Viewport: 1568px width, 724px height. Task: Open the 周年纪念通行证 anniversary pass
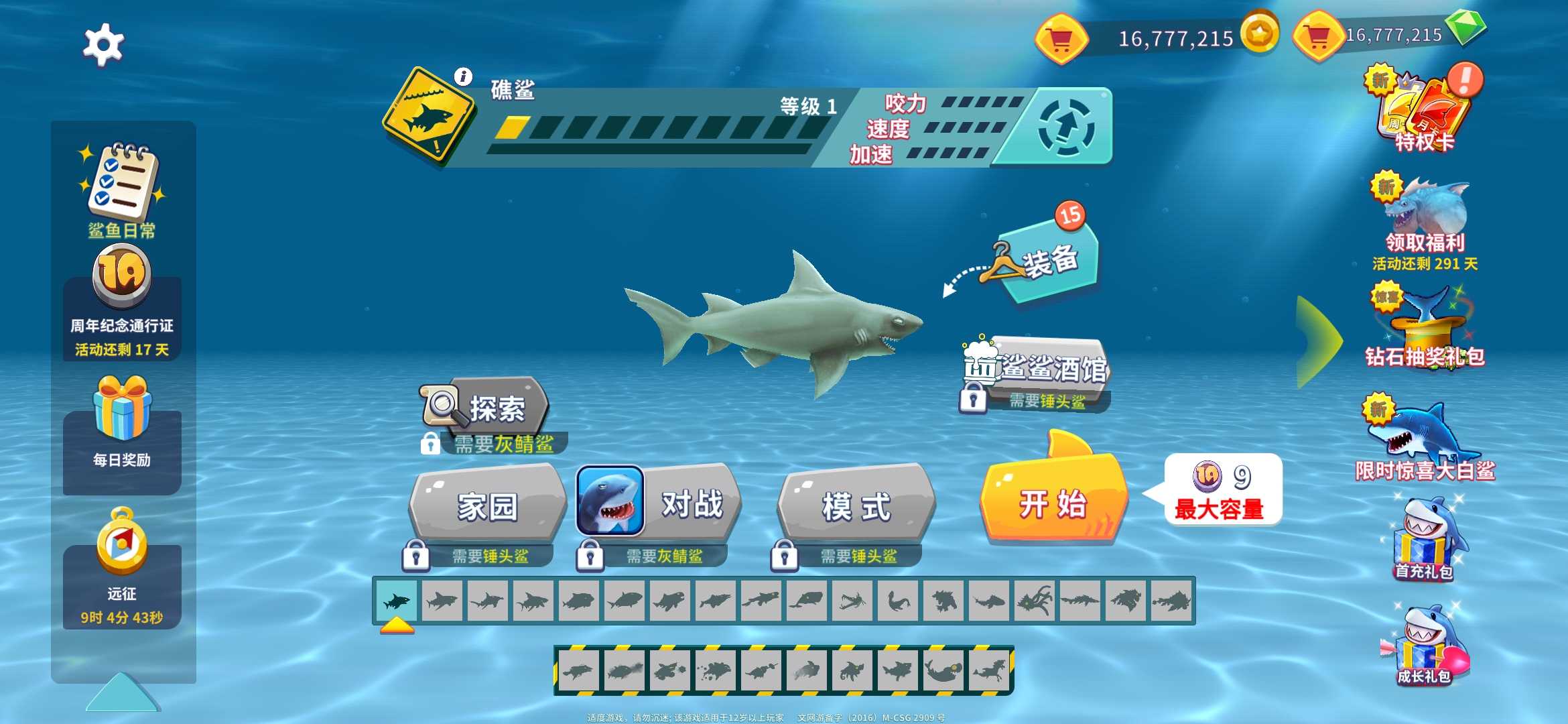click(122, 302)
